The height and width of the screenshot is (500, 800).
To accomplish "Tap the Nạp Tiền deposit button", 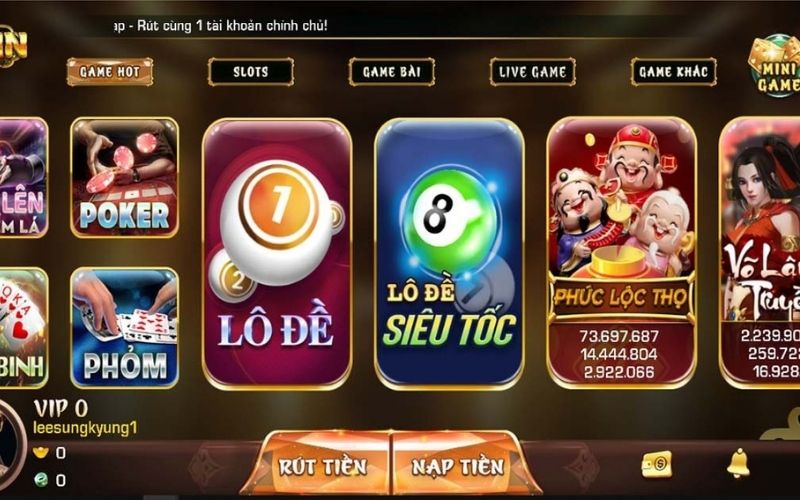I will pos(458,466).
